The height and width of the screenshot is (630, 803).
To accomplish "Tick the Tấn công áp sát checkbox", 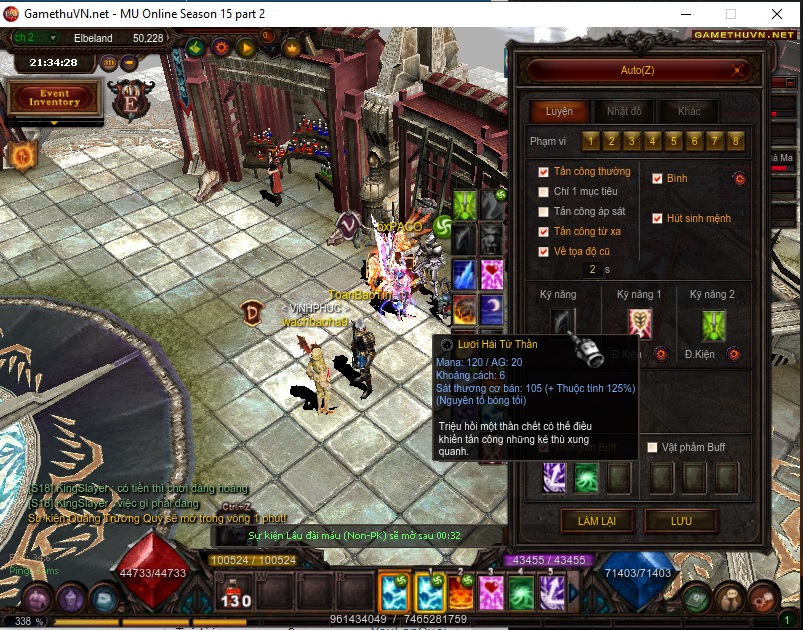I will pos(544,212).
